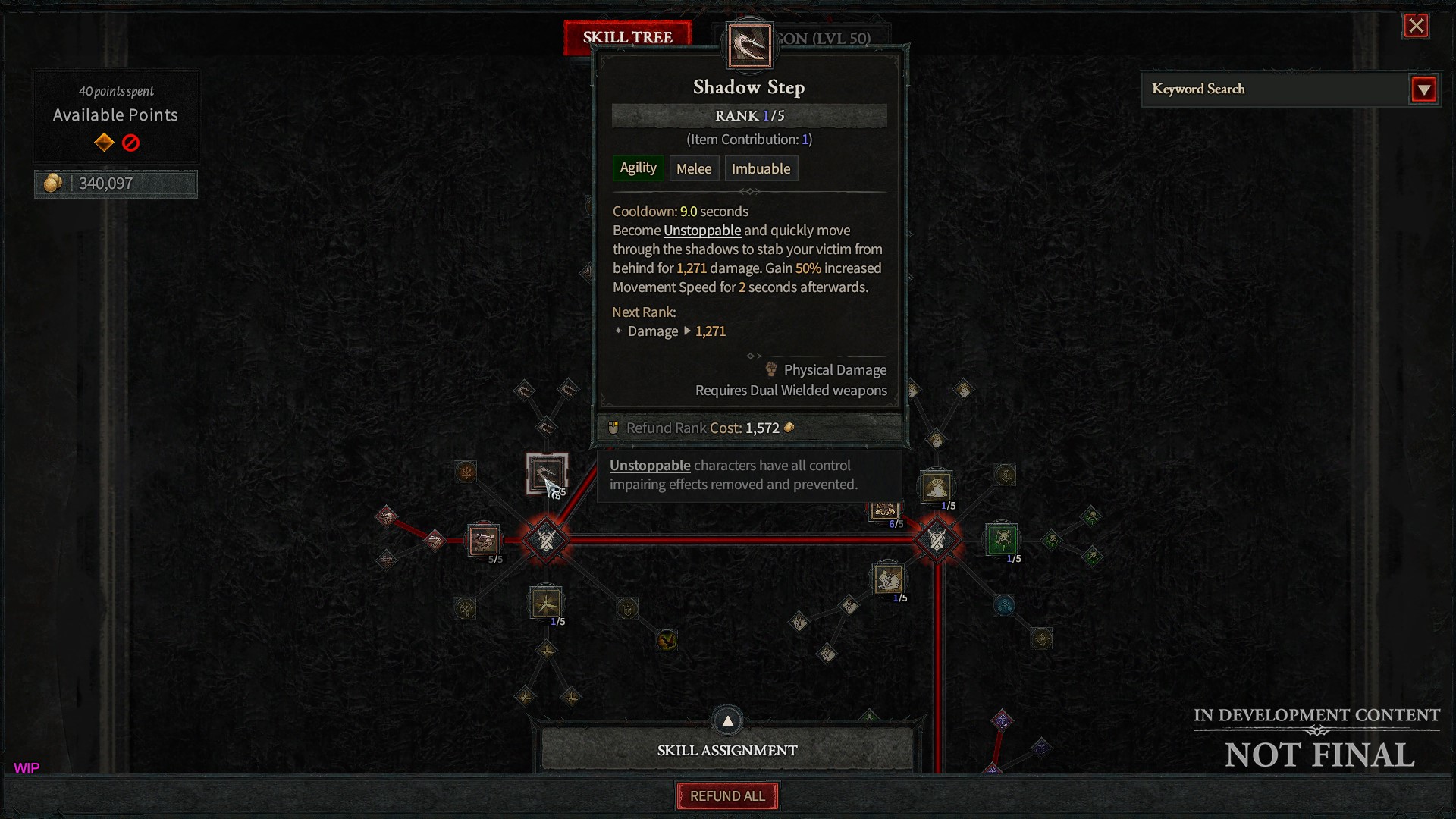
Task: Click the Unstoppable keyword link in the tooltip
Action: tap(702, 230)
